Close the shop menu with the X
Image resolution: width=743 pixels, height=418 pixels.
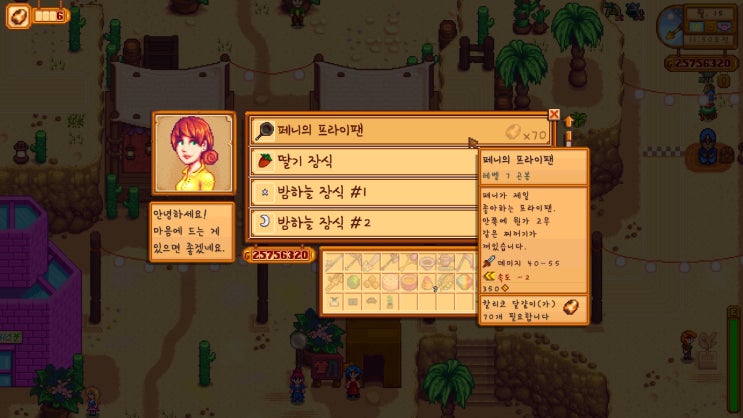click(554, 115)
